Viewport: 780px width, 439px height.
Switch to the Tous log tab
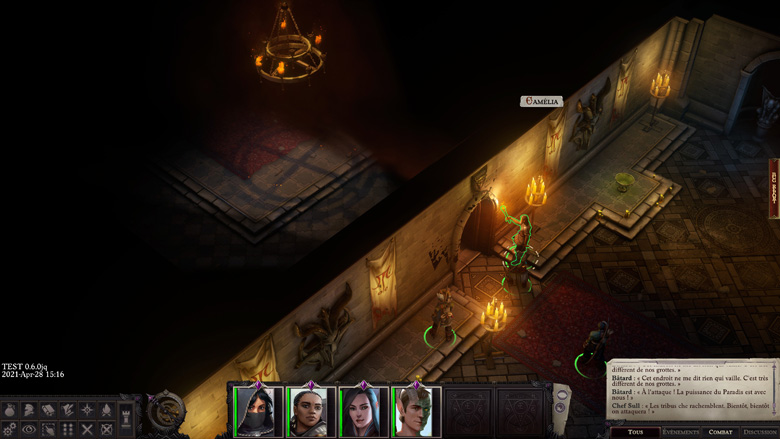[635, 432]
